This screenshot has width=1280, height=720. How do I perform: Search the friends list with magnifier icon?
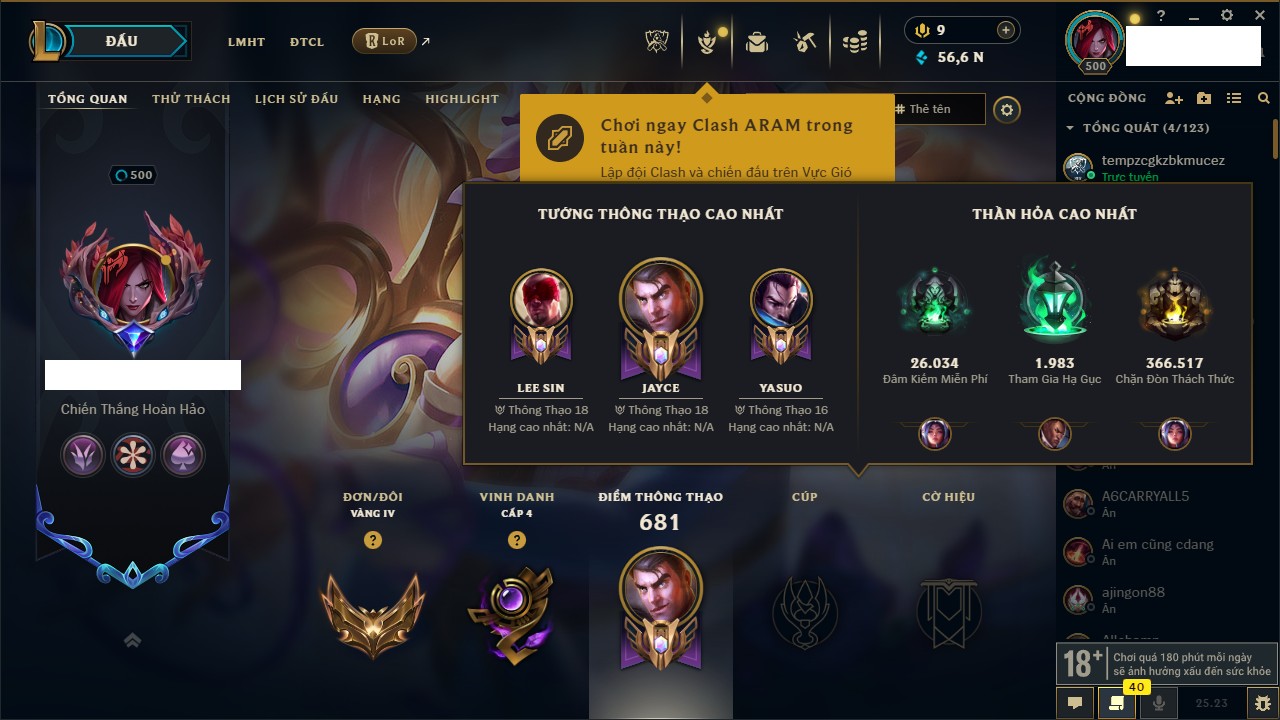coord(1264,98)
